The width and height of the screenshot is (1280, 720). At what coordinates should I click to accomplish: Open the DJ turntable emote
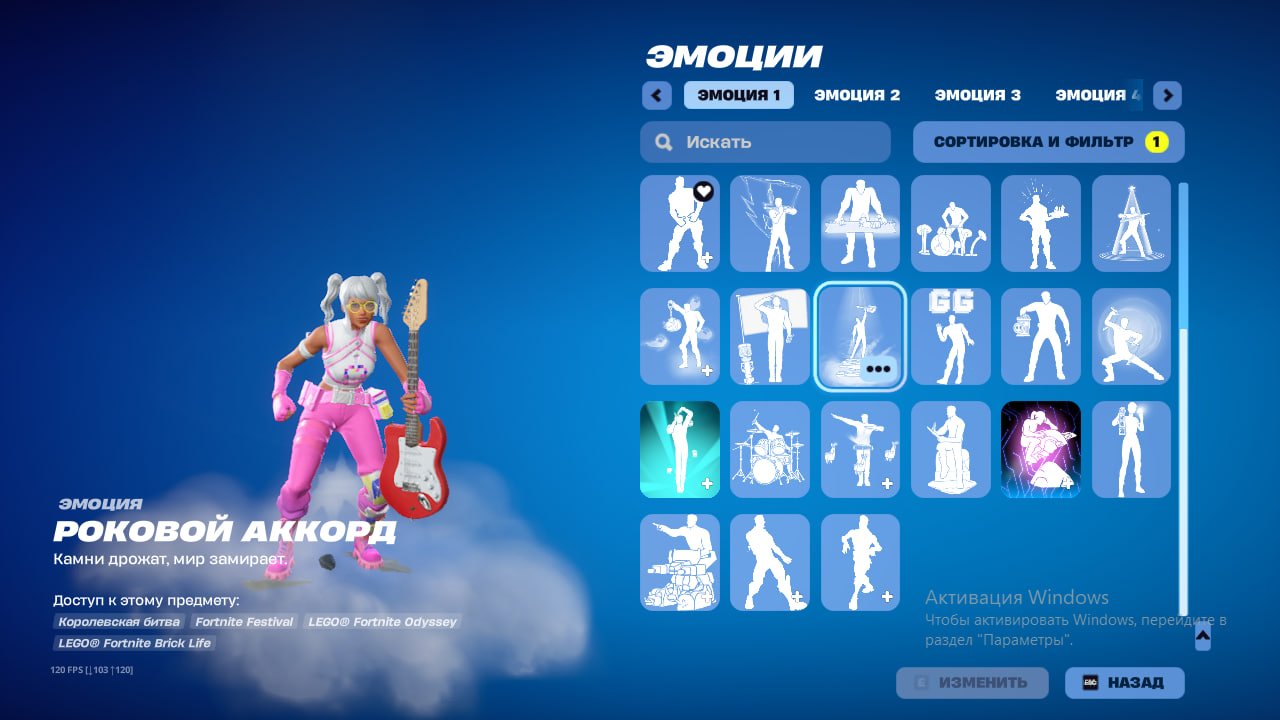860,224
